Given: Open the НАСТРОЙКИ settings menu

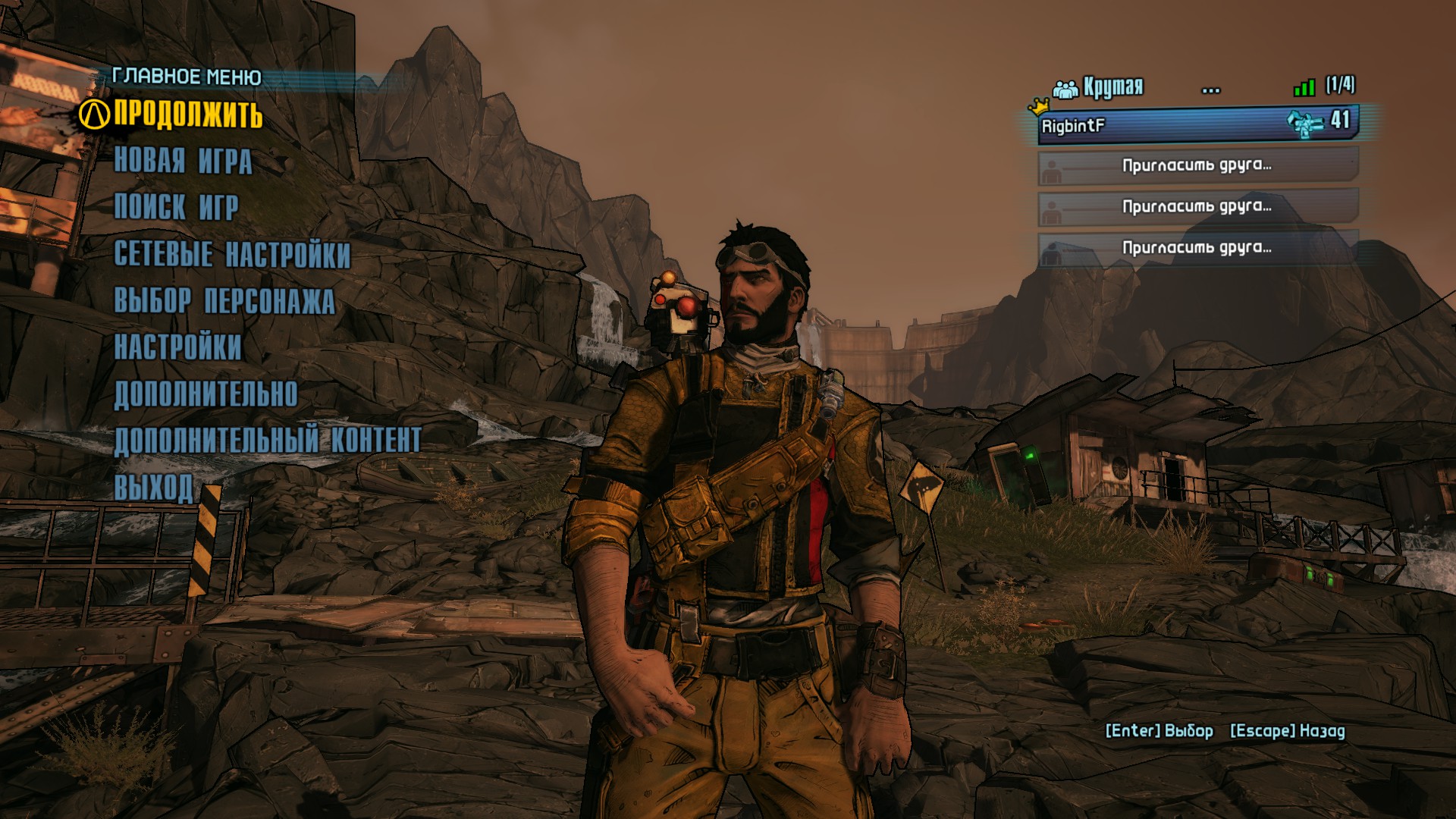Looking at the screenshot, I should 177,347.
